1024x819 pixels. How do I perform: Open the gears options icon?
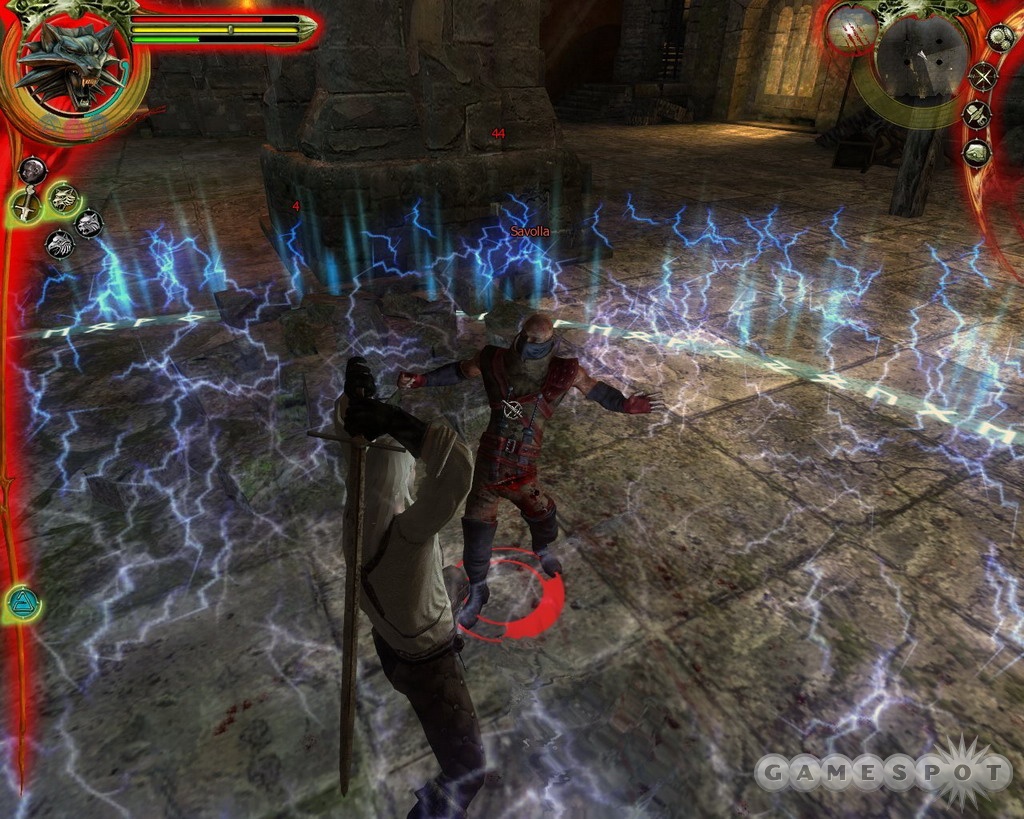[x=1000, y=37]
